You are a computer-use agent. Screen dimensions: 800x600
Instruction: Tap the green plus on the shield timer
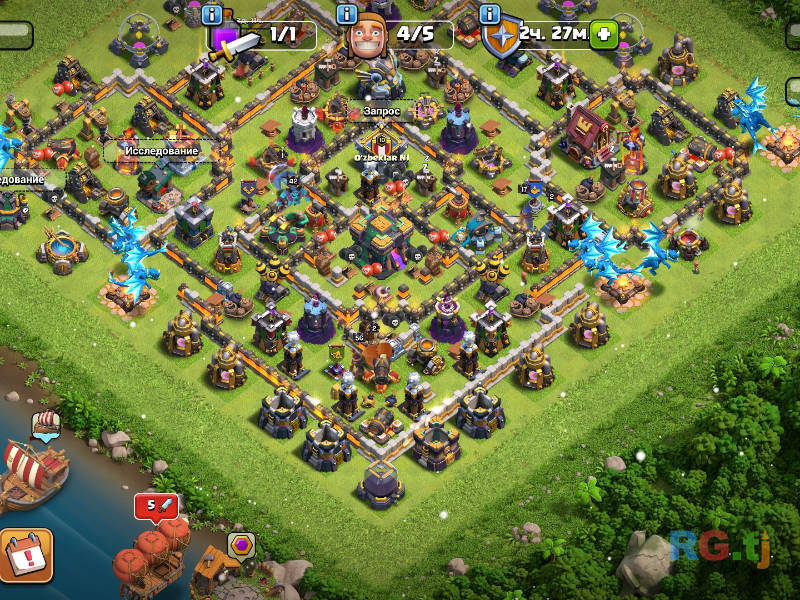(603, 34)
